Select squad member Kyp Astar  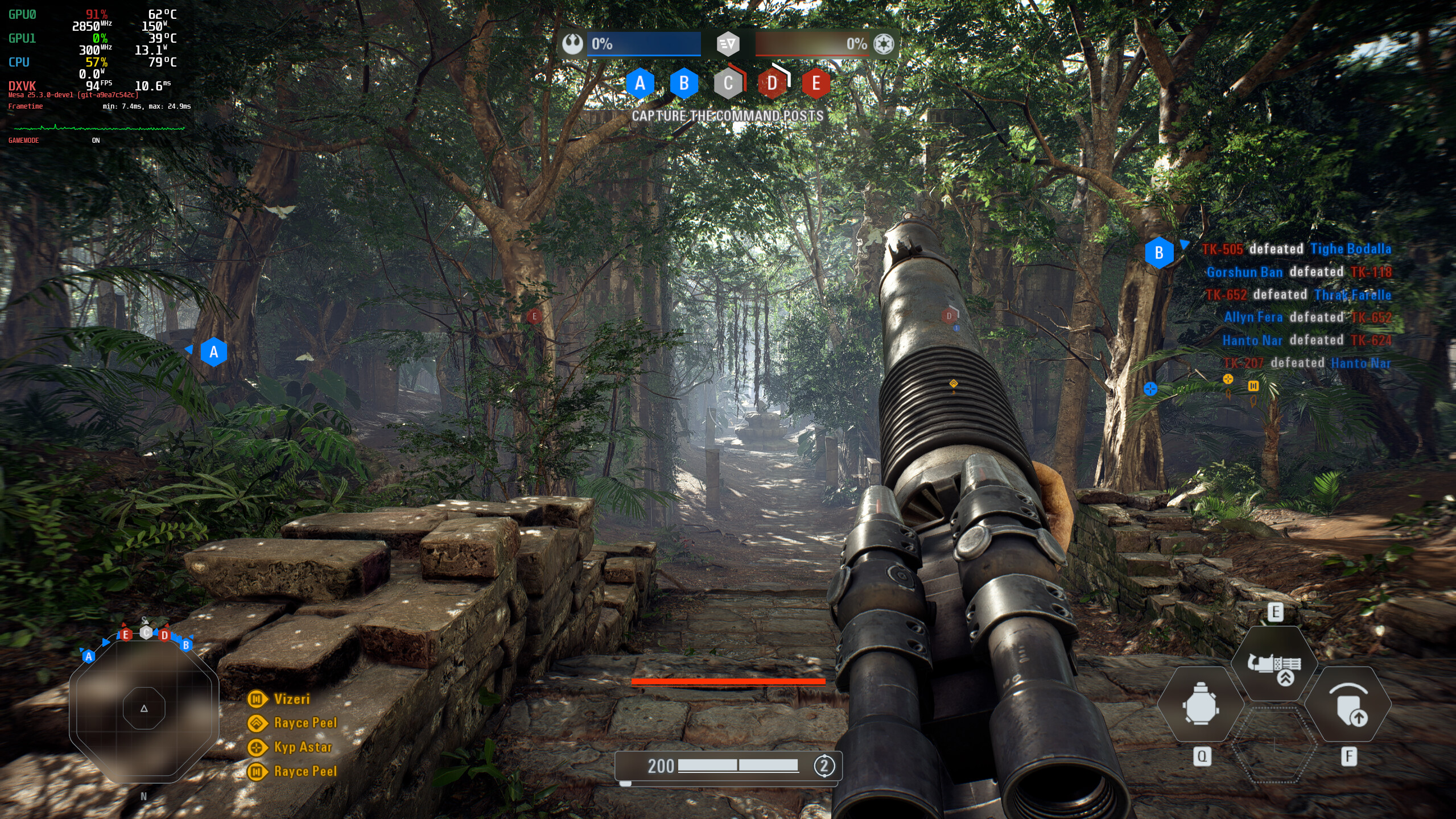click(x=302, y=747)
